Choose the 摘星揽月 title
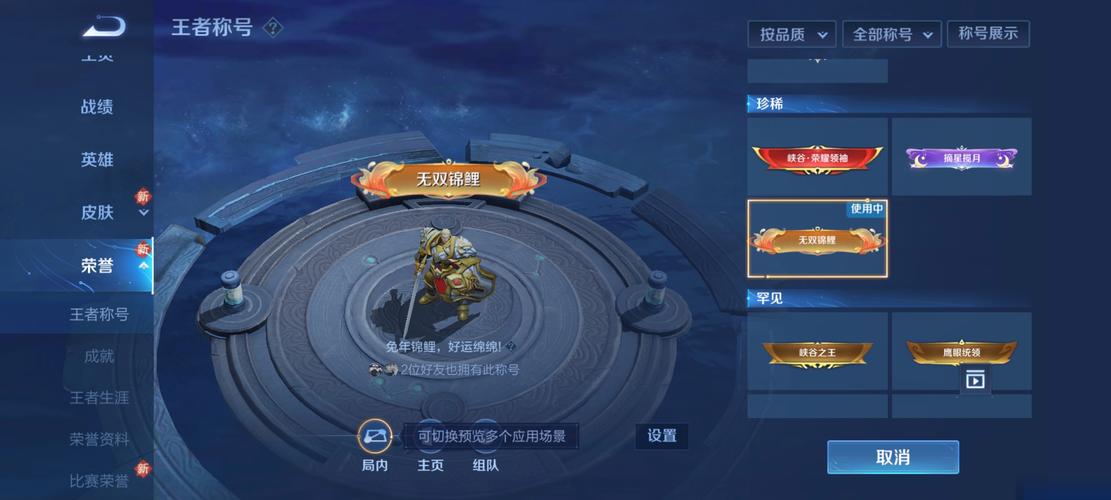 pyautogui.click(x=961, y=157)
